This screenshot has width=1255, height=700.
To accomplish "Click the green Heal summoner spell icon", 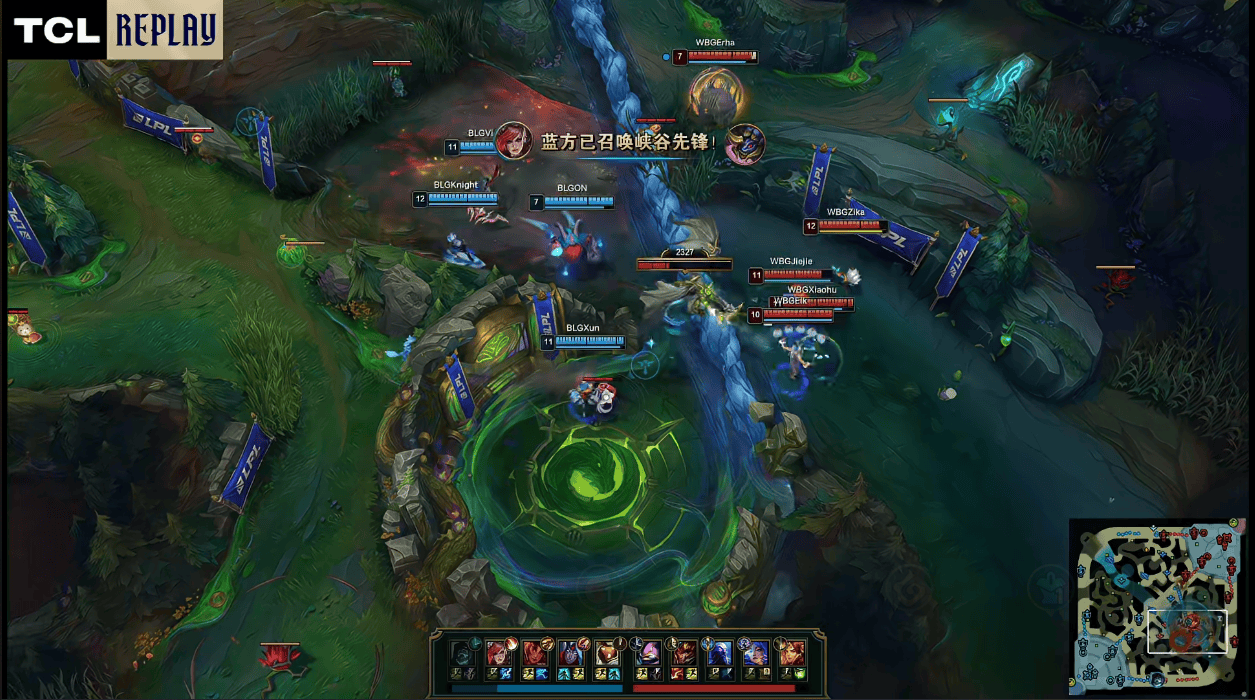I will [801, 675].
